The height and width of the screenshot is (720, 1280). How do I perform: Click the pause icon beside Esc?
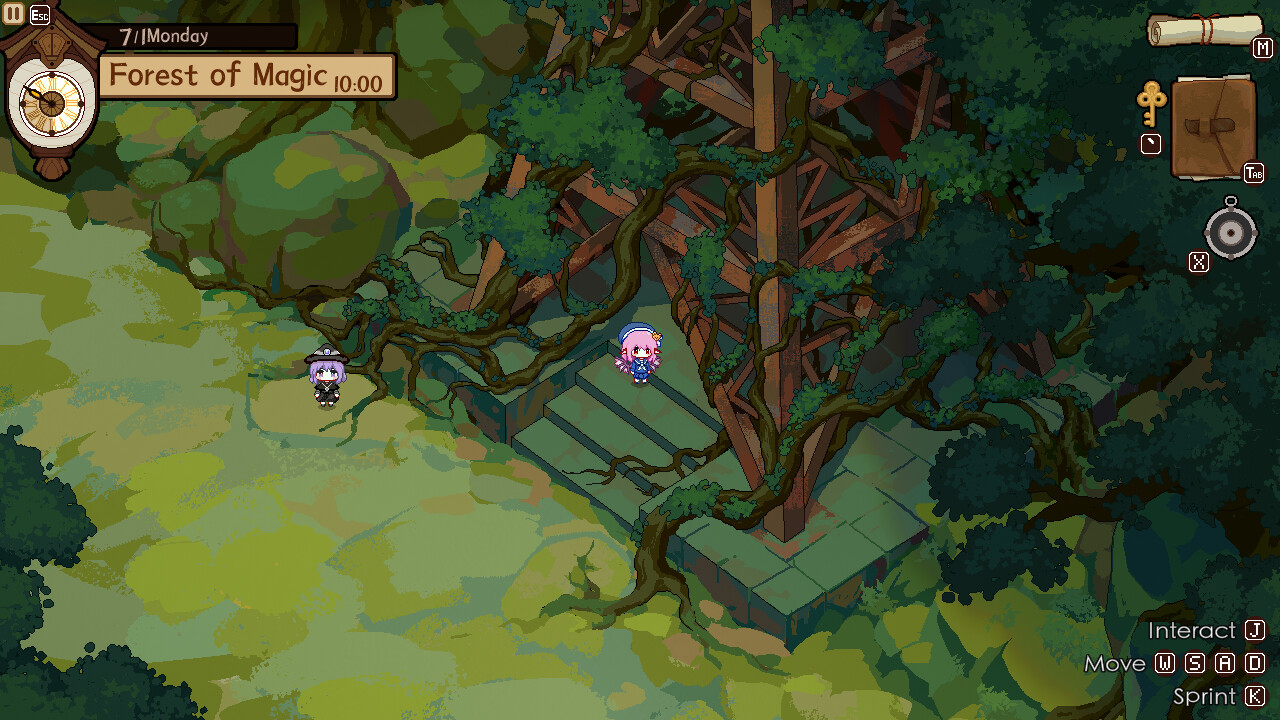pyautogui.click(x=11, y=12)
